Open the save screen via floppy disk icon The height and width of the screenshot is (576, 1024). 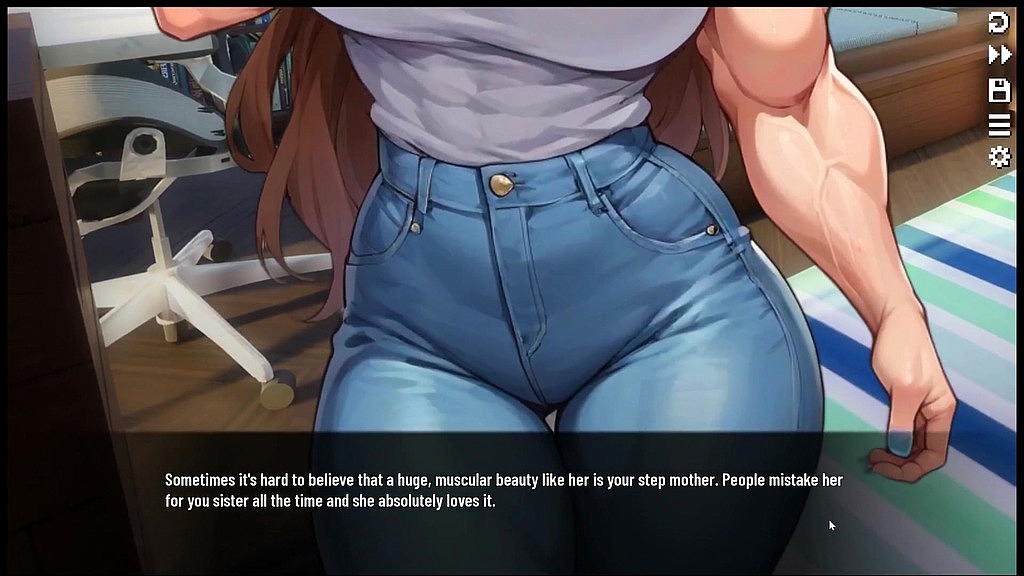coord(999,90)
